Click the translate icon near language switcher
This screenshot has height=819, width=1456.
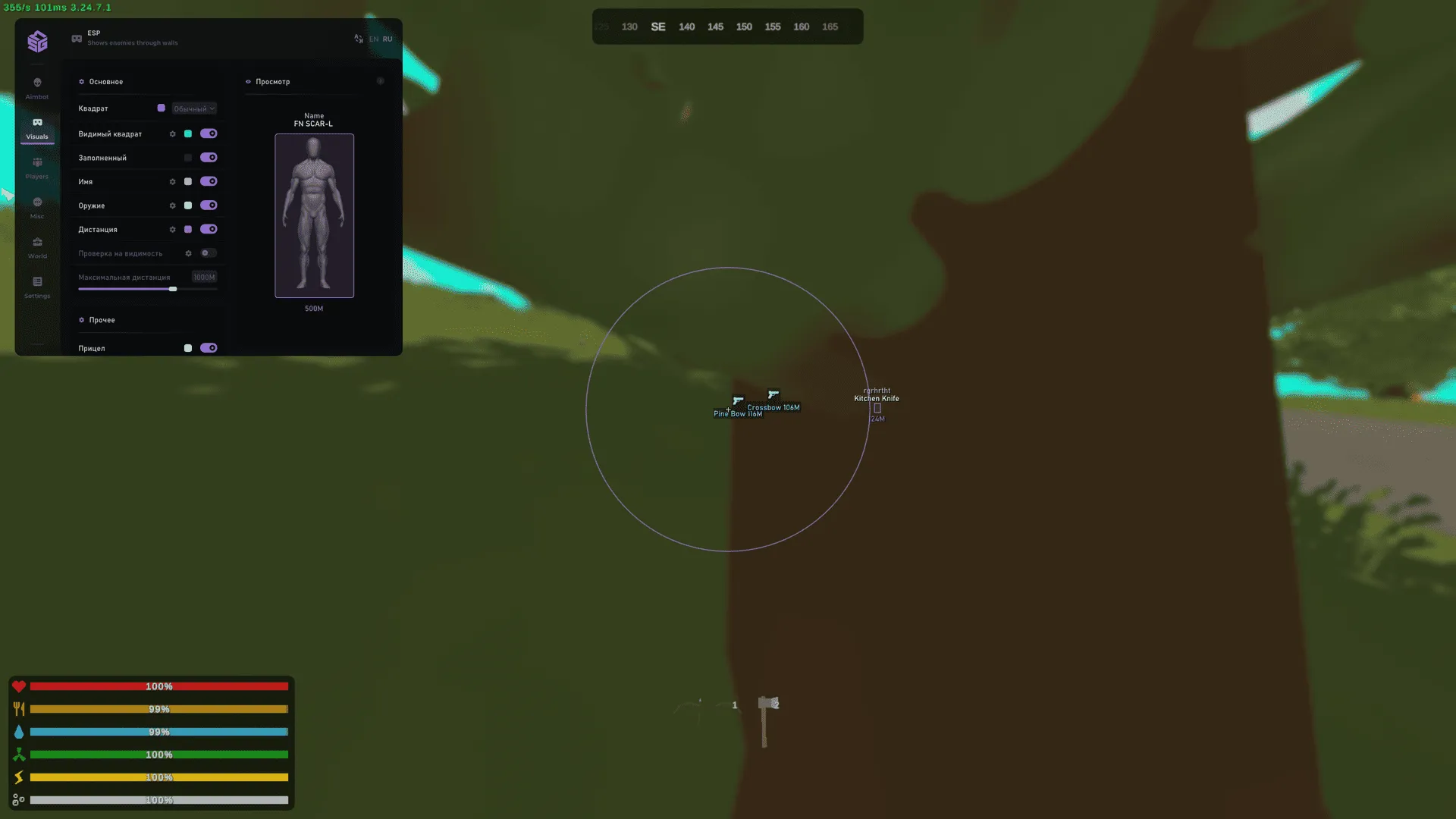click(x=358, y=39)
